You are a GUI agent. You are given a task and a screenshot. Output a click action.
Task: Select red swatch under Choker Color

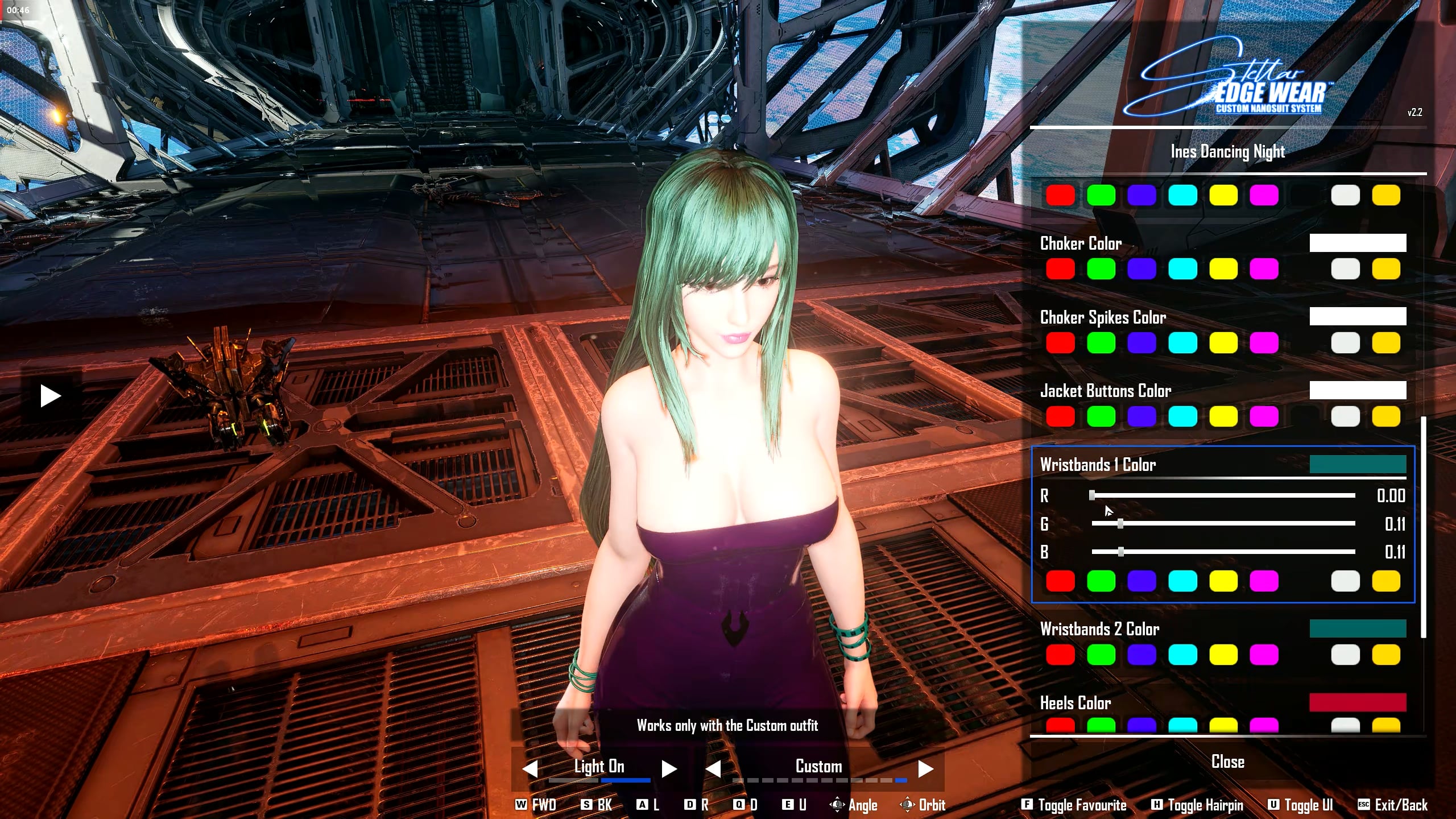pyautogui.click(x=1060, y=269)
